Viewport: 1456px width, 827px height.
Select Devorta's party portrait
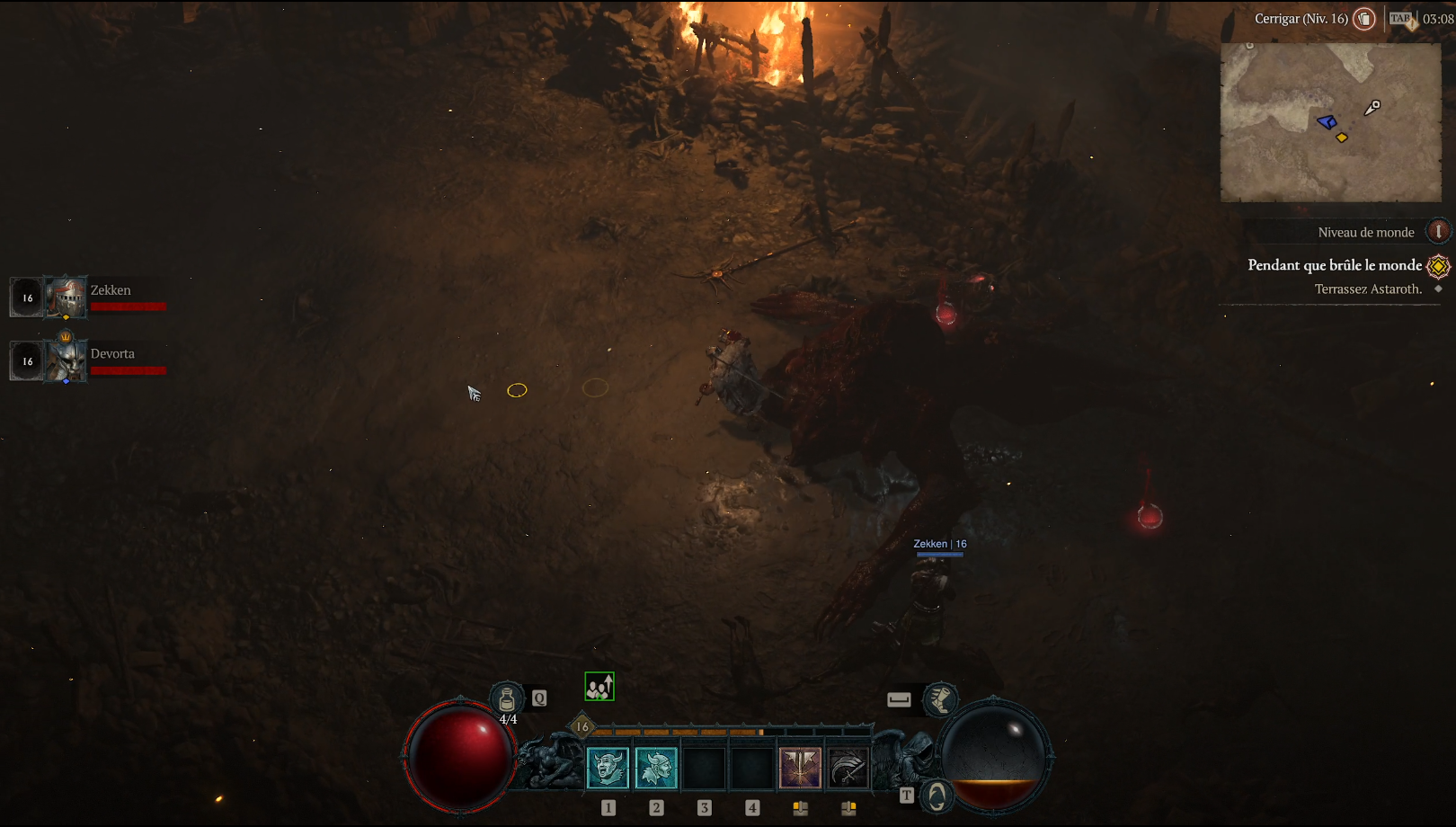click(x=67, y=360)
